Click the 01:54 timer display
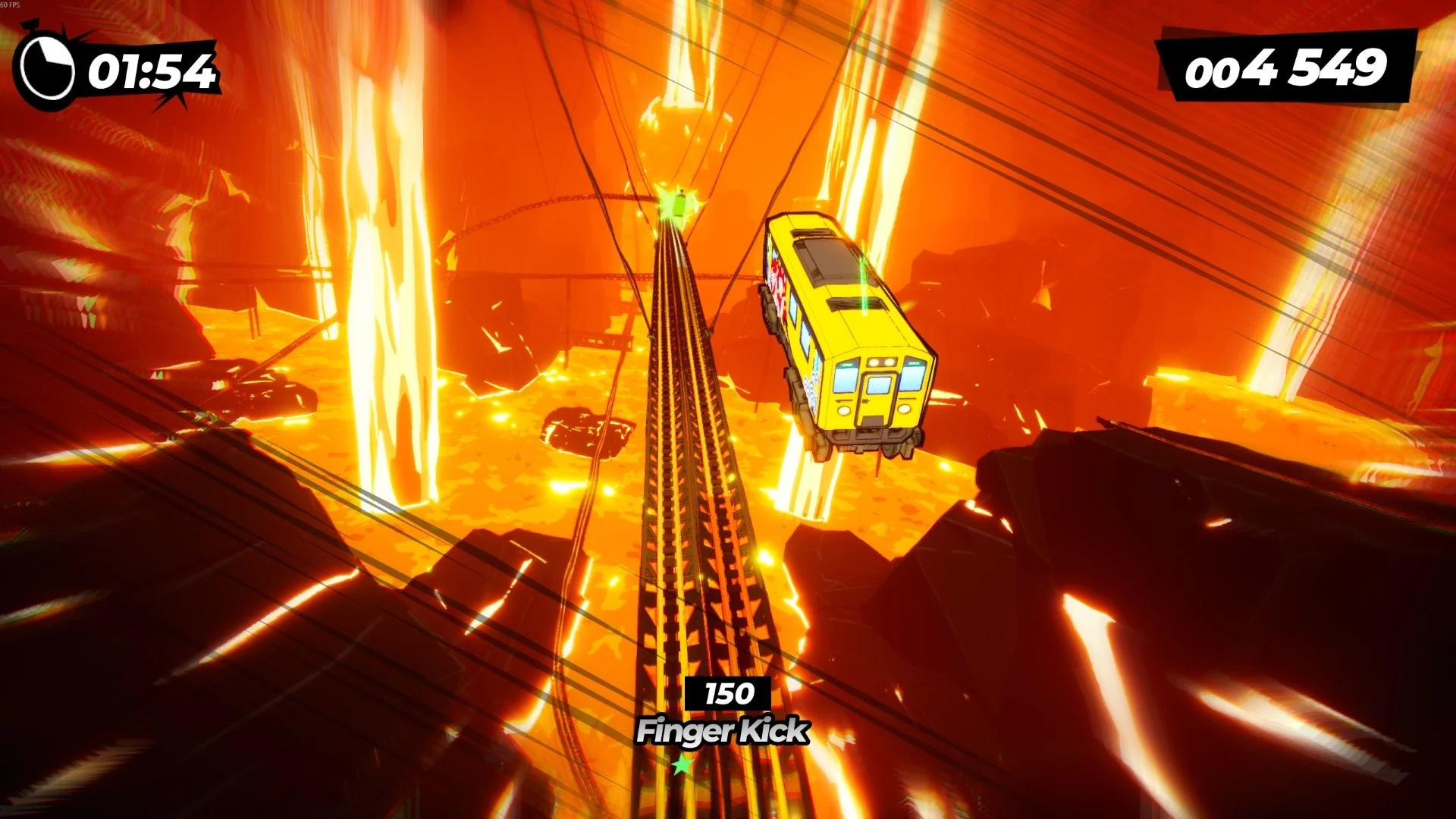 point(152,70)
